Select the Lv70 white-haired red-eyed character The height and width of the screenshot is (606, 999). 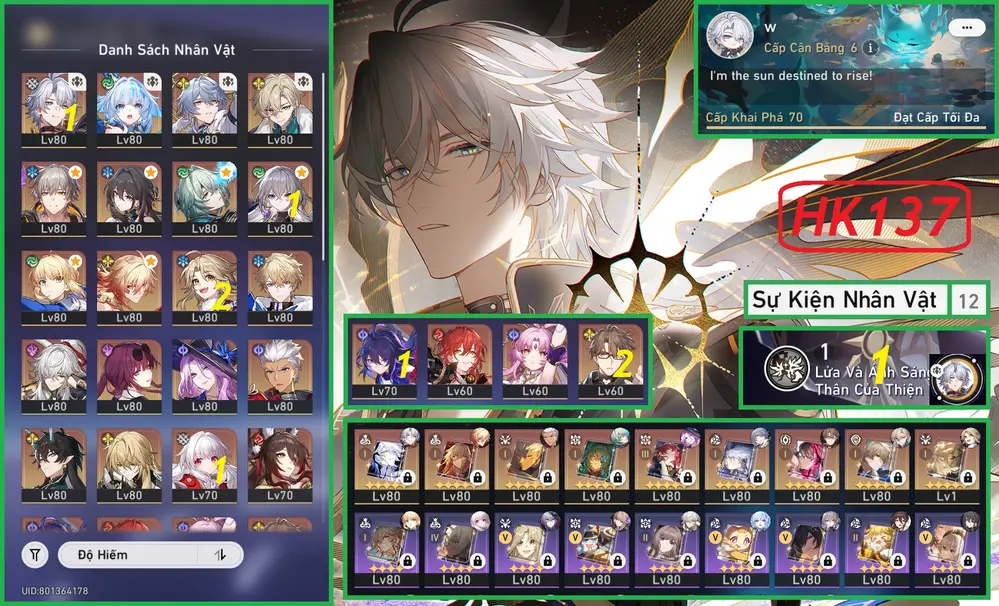click(x=204, y=462)
